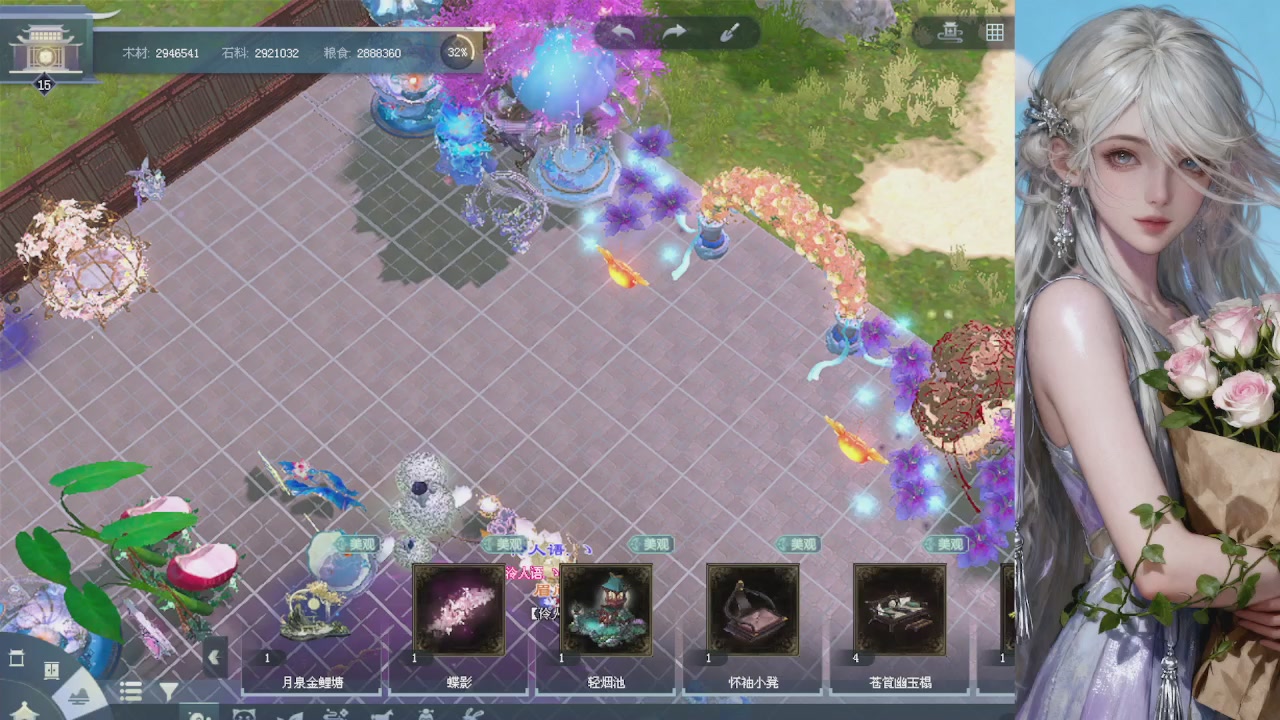
Task: Toggle the grid view icon
Action: (x=994, y=32)
